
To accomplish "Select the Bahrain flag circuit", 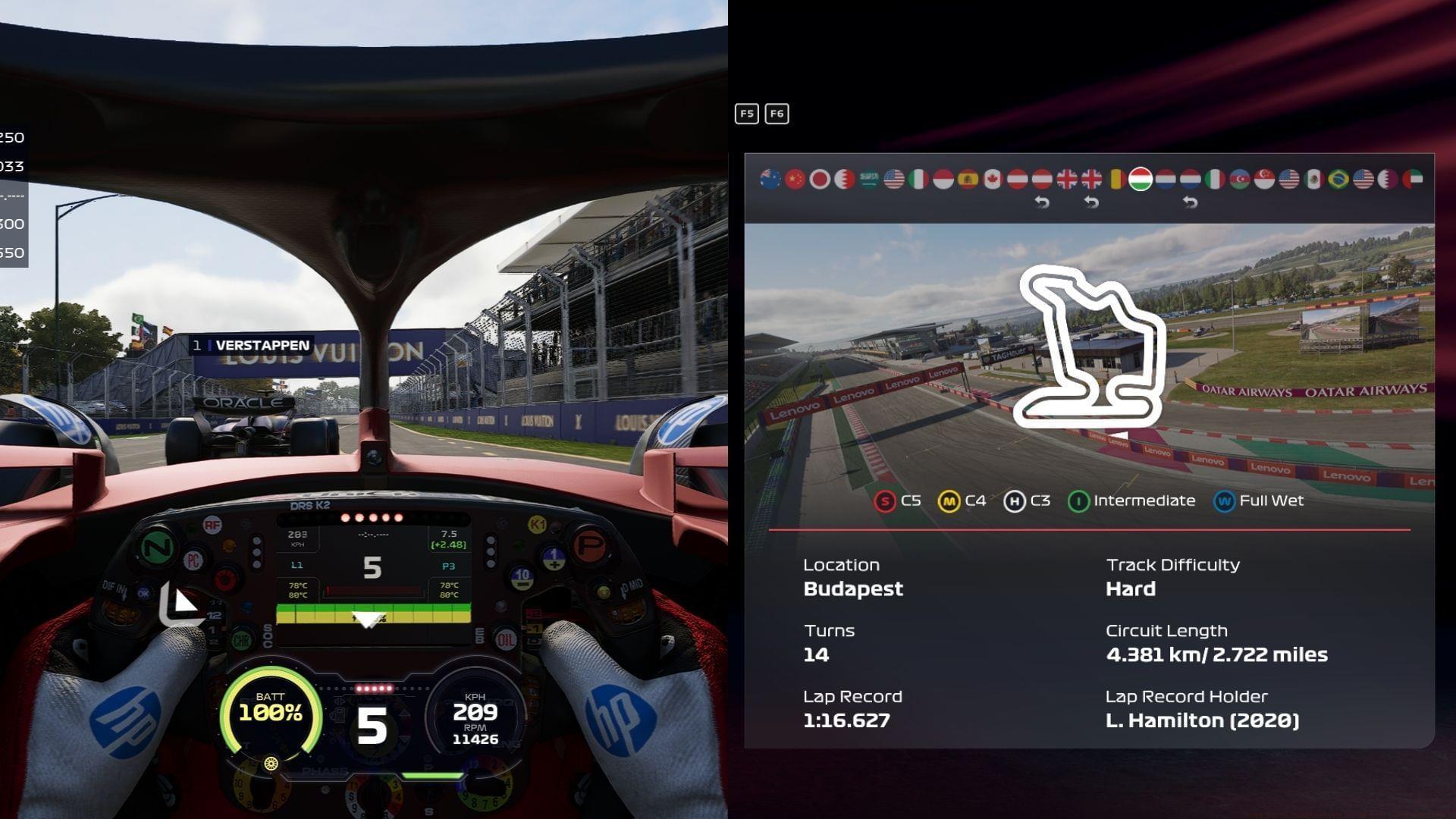I will coord(844,179).
